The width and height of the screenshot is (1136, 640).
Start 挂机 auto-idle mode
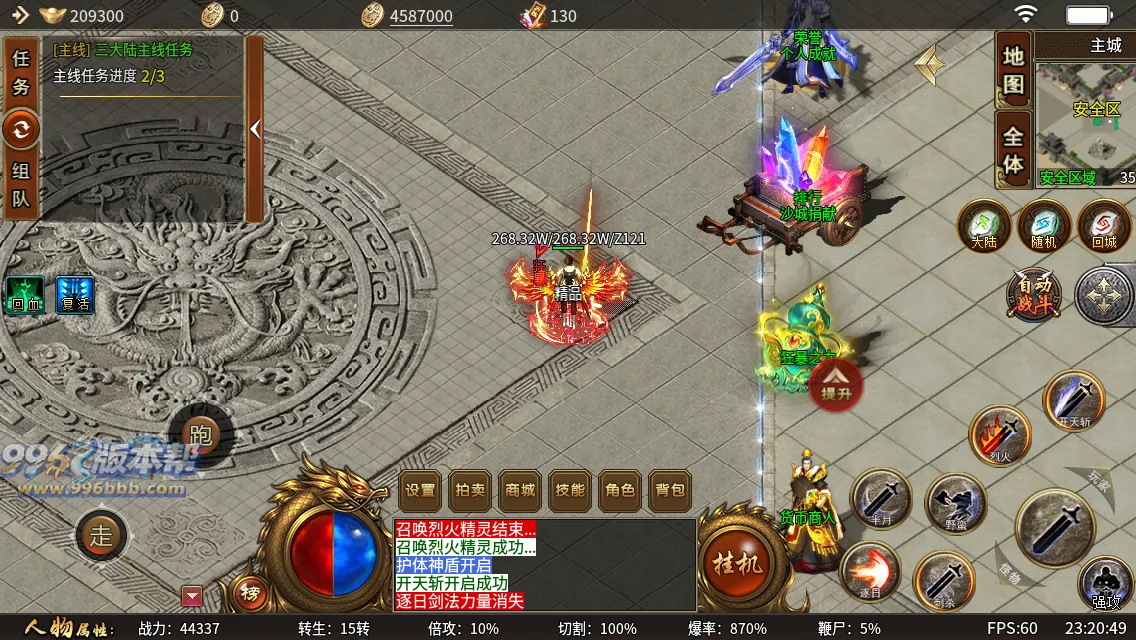pyautogui.click(x=737, y=562)
